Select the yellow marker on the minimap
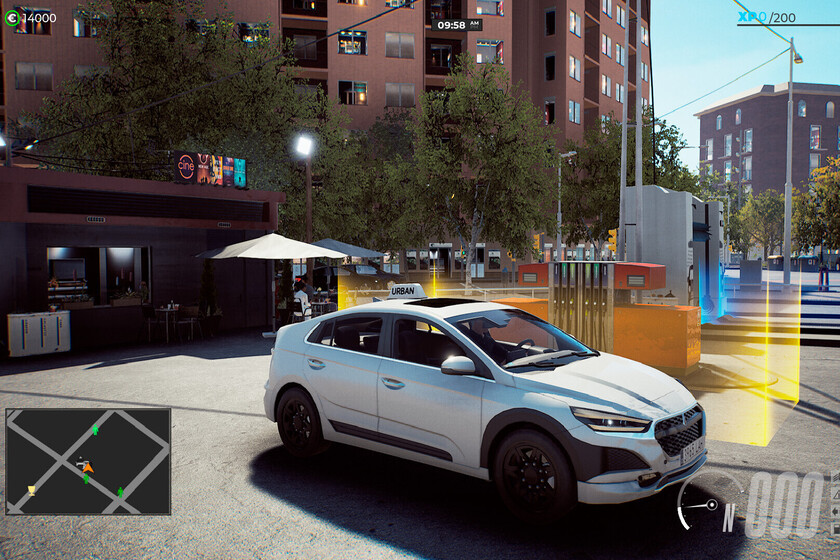 (x=32, y=490)
